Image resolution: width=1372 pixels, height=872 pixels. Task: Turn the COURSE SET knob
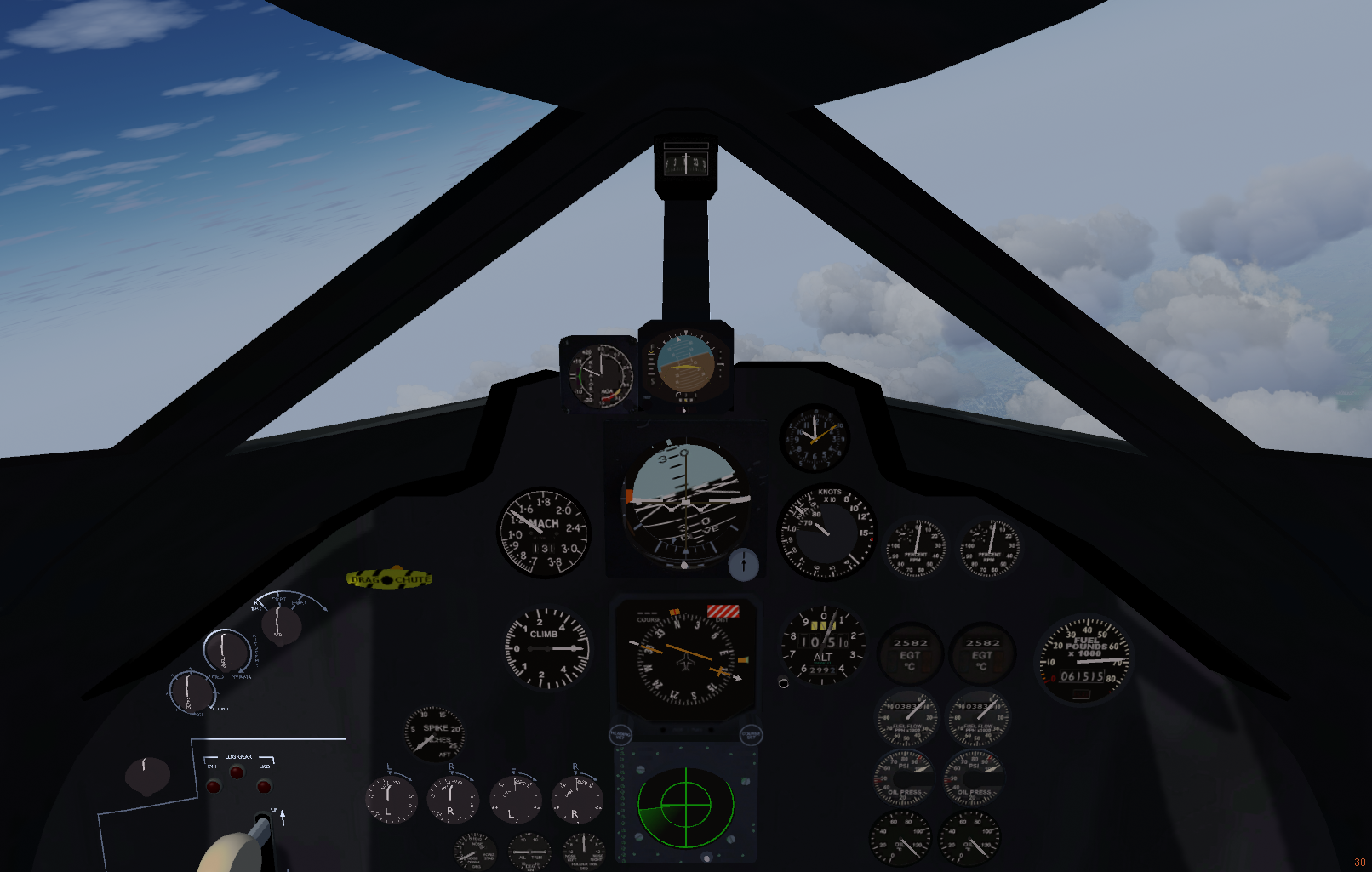[751, 734]
